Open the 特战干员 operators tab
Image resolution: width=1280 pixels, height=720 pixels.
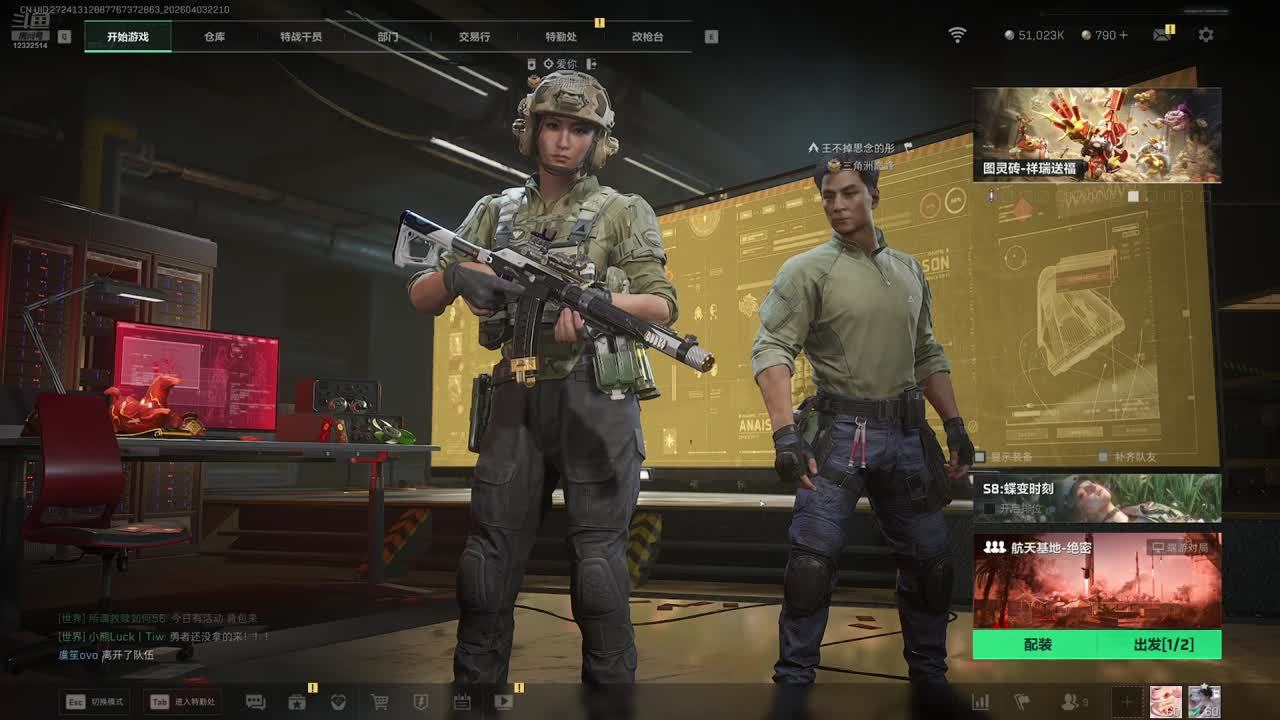click(x=301, y=37)
